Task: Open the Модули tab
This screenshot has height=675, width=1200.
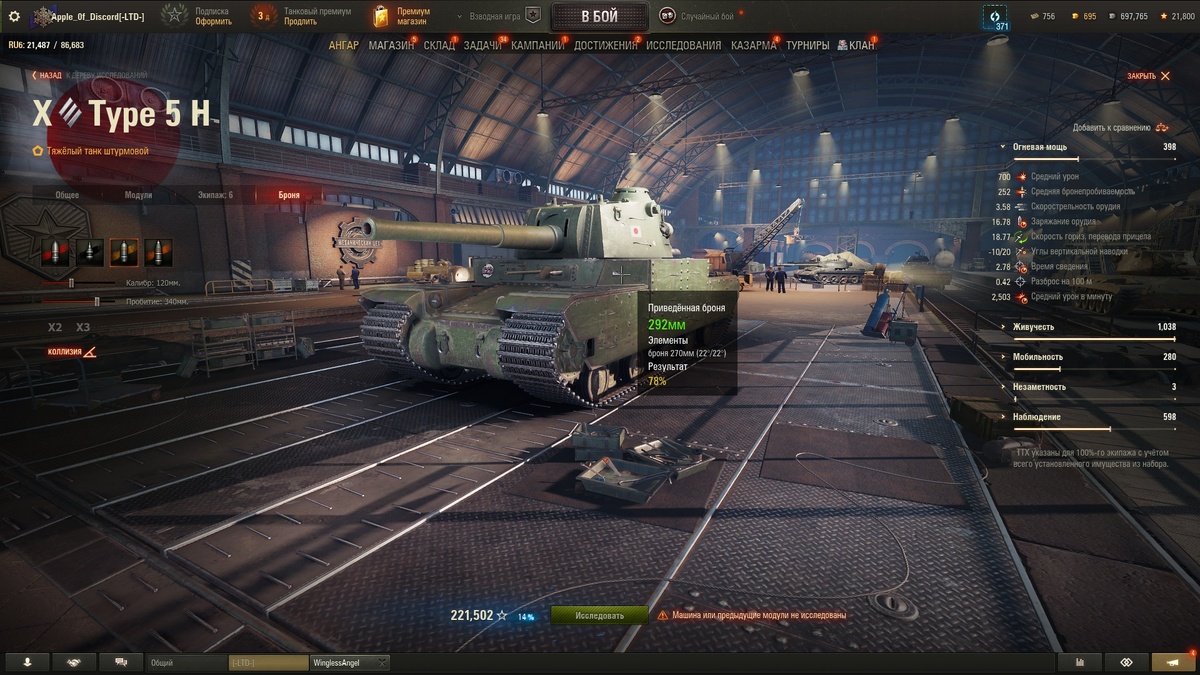Action: [139, 195]
